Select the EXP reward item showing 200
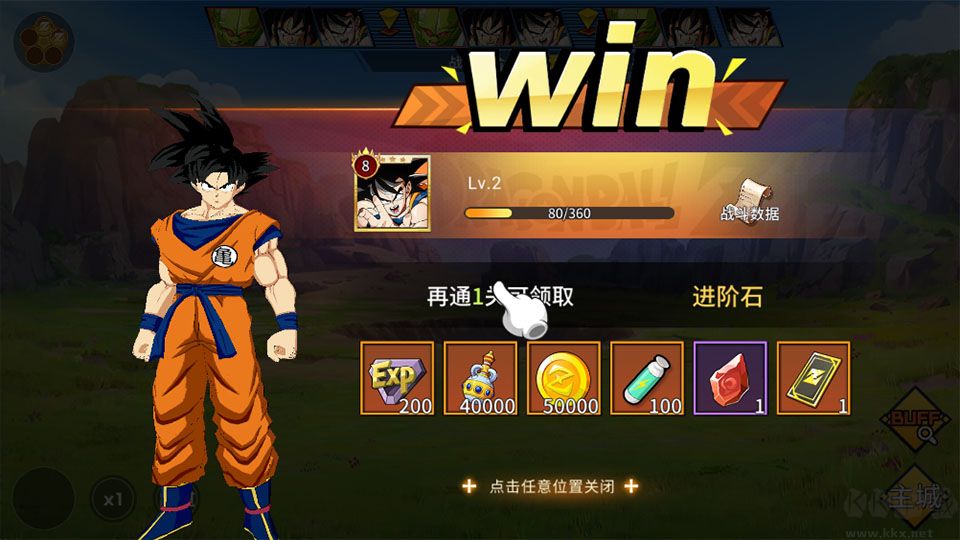960x540 pixels. (397, 378)
